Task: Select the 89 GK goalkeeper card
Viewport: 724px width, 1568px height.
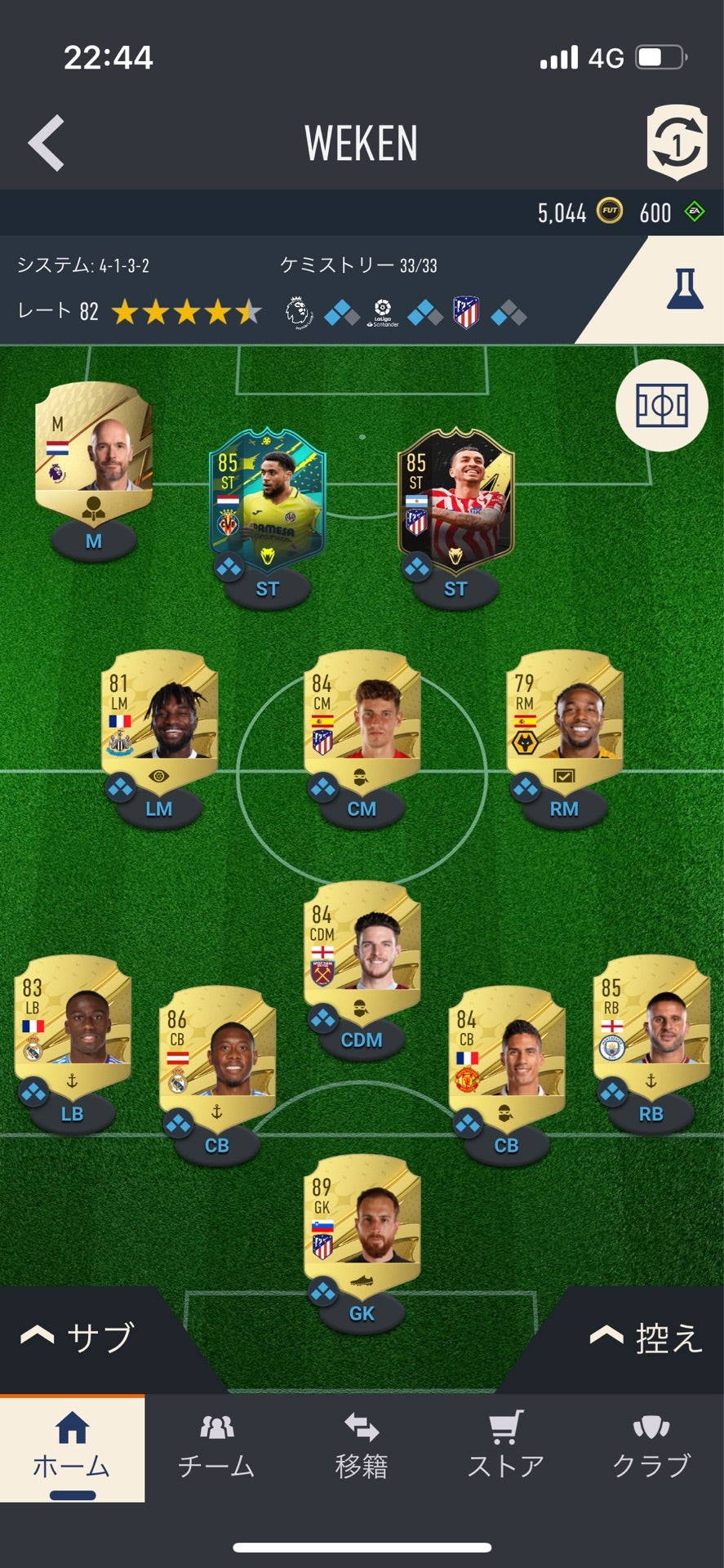Action: 362,1223
